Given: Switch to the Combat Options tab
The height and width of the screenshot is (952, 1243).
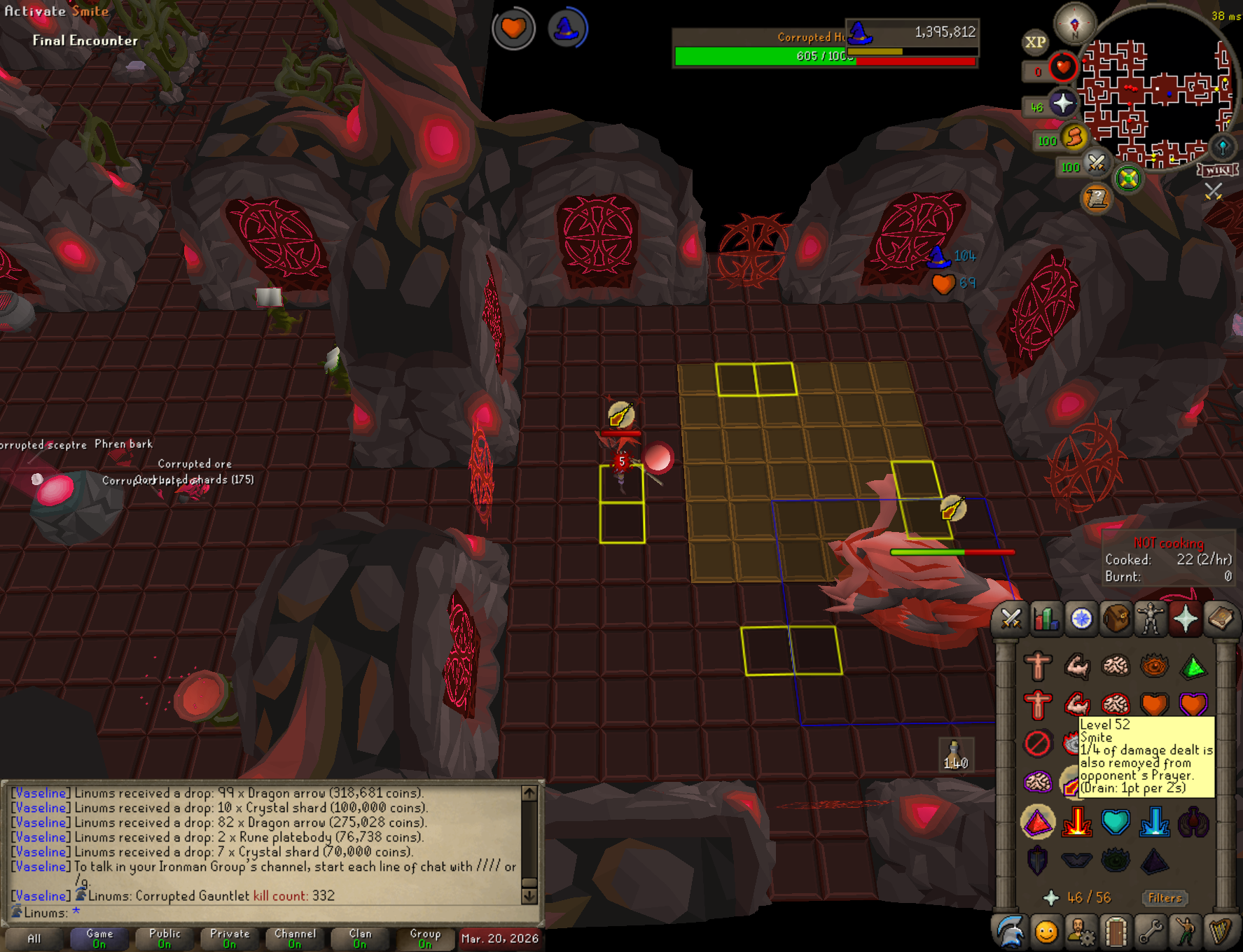Looking at the screenshot, I should point(1011,619).
